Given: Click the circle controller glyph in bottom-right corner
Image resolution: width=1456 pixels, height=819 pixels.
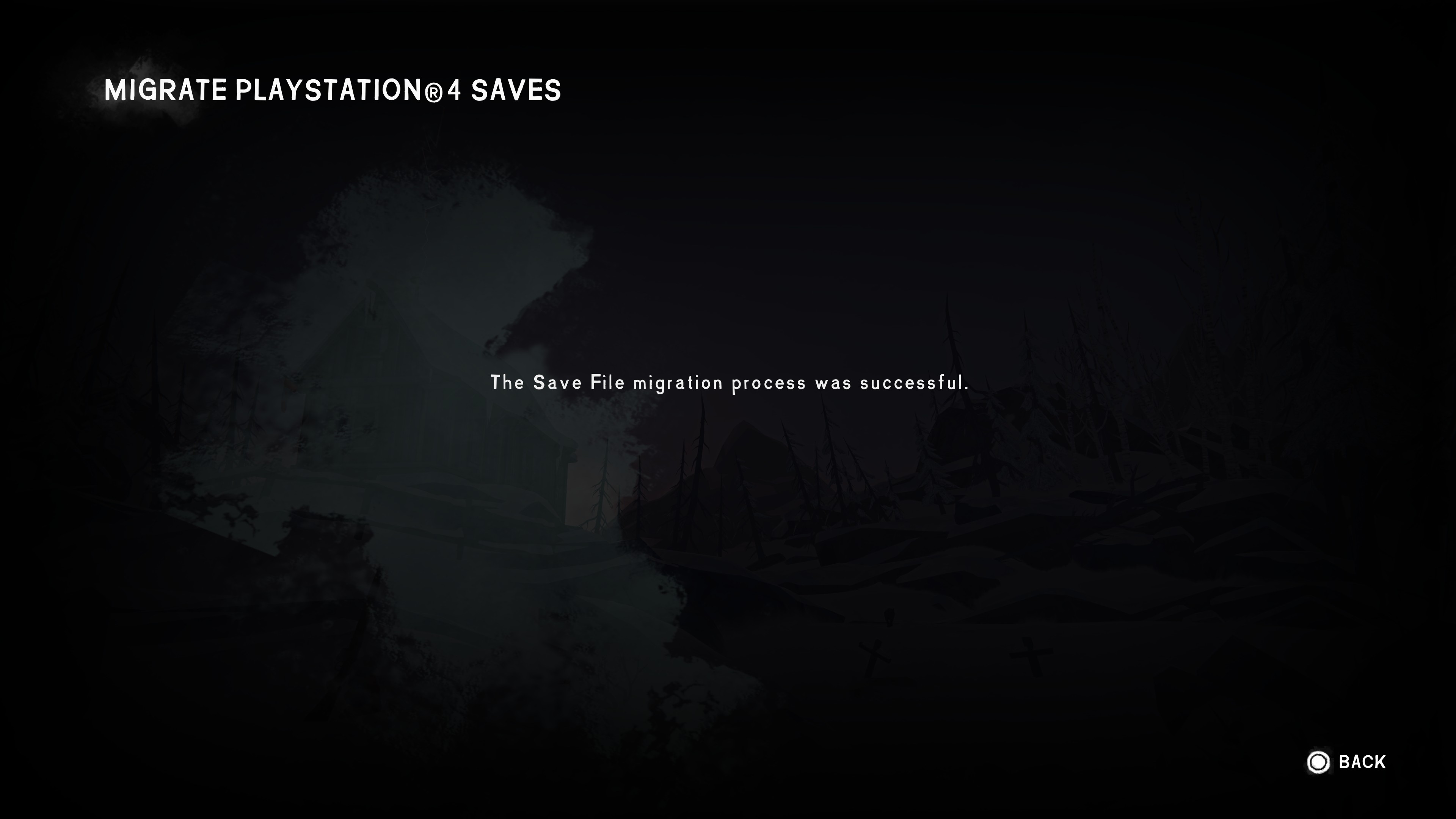Looking at the screenshot, I should pos(1319,762).
